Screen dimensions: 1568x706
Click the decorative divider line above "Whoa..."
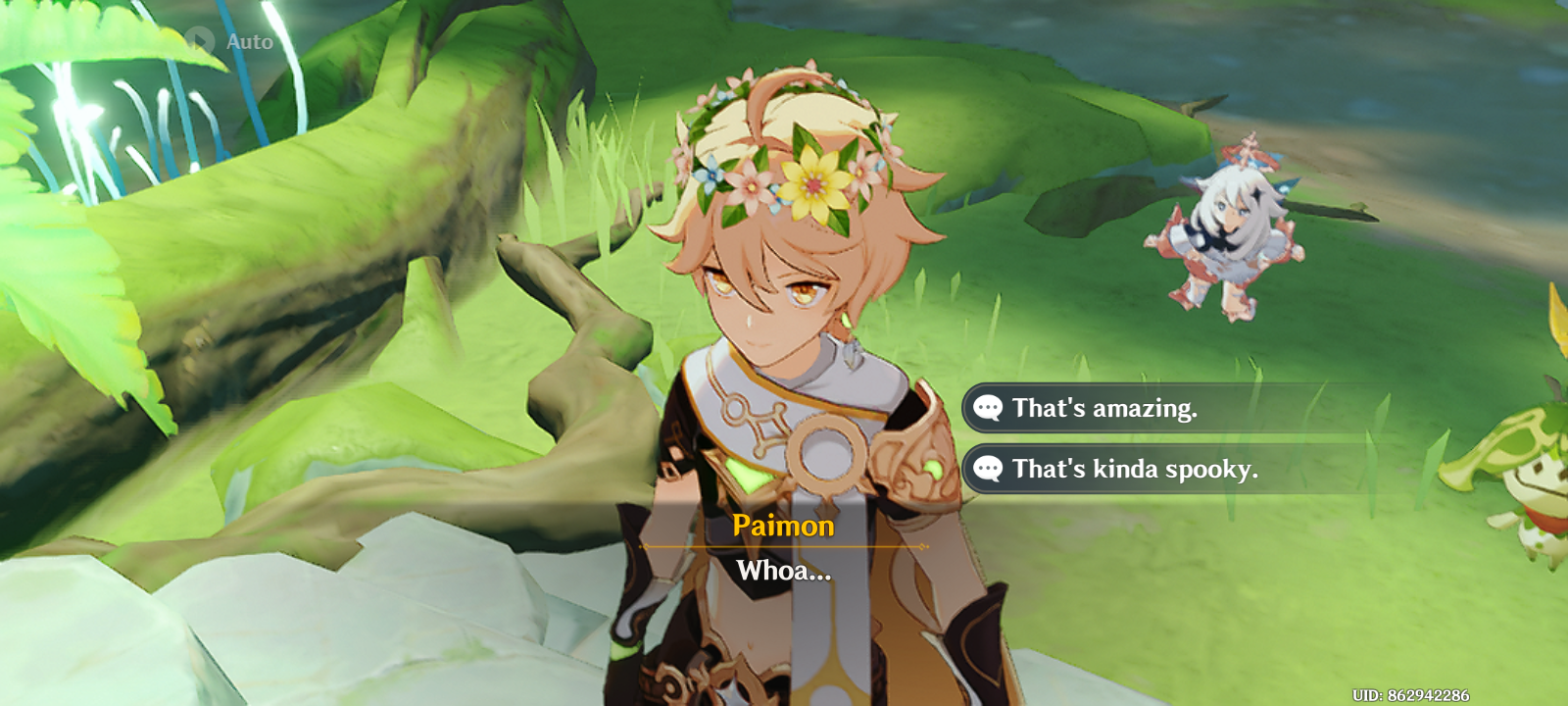784,549
